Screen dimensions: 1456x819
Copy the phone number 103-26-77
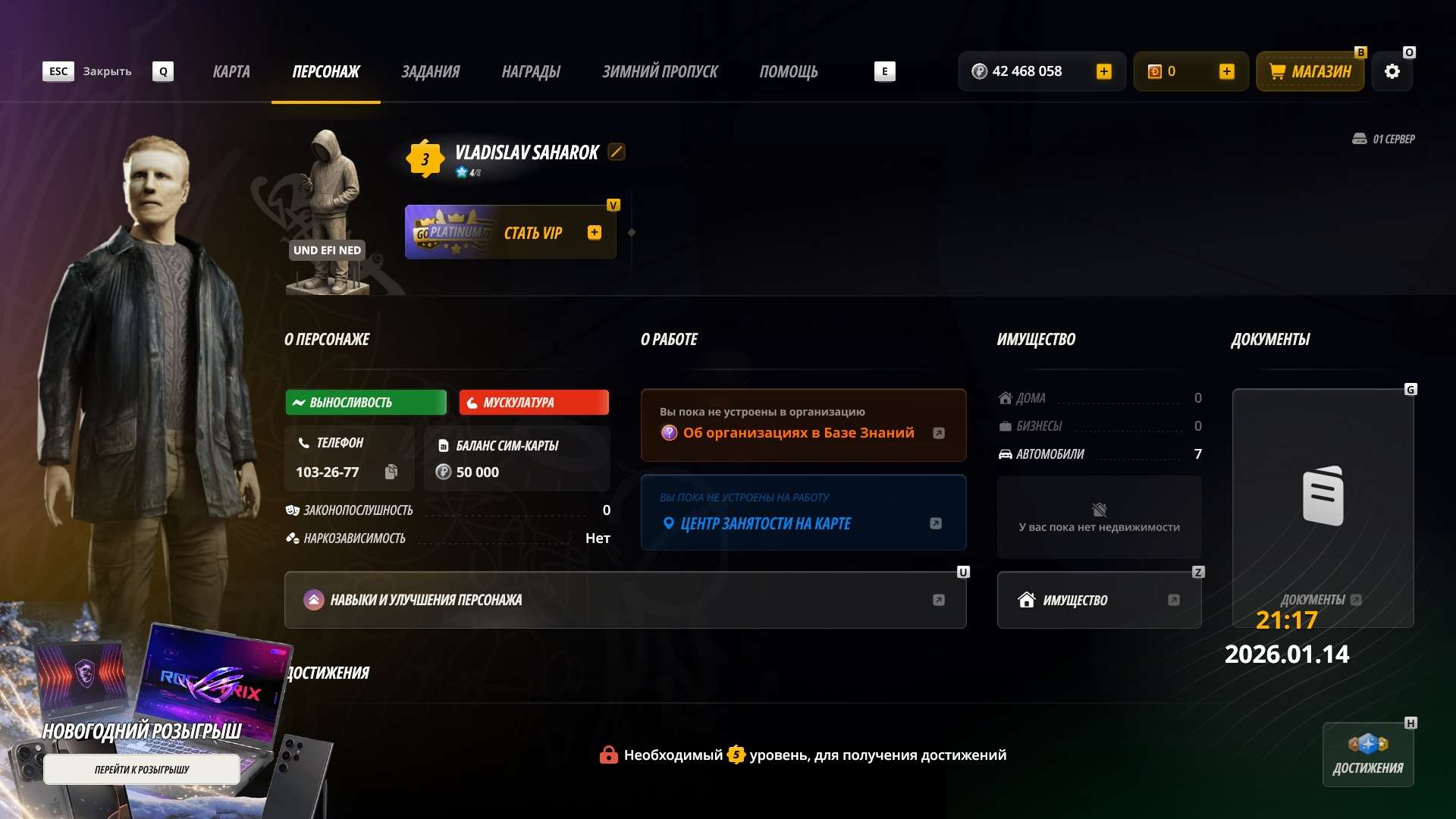tap(391, 472)
